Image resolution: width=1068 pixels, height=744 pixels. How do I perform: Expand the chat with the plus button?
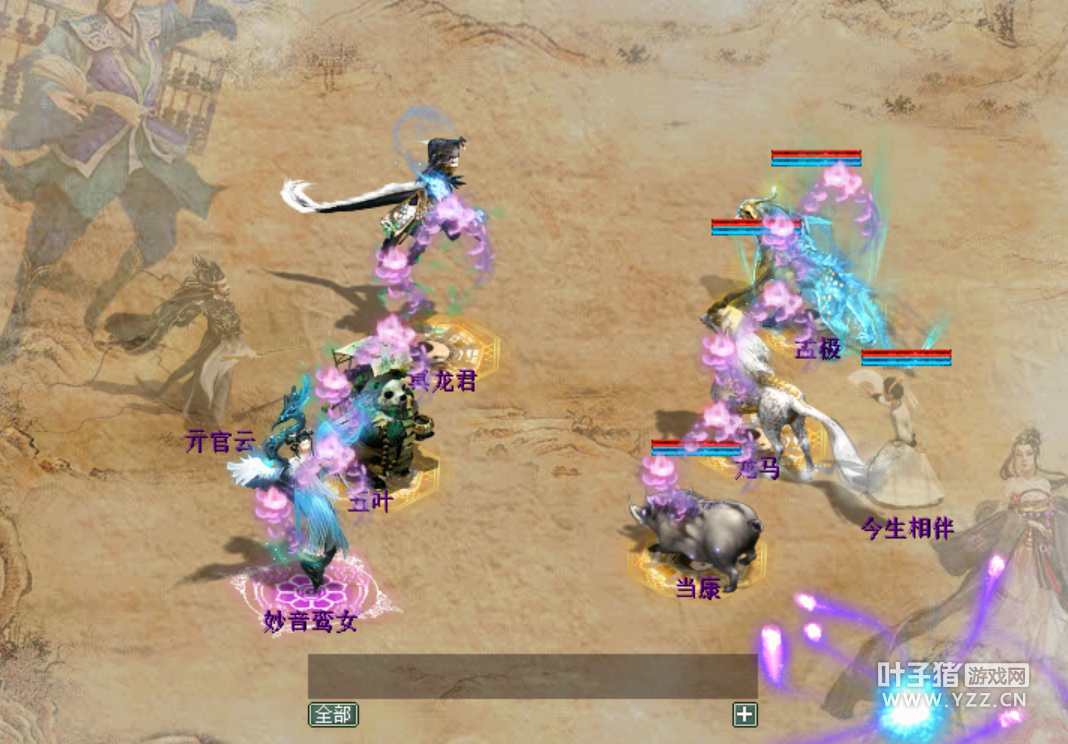[x=745, y=714]
